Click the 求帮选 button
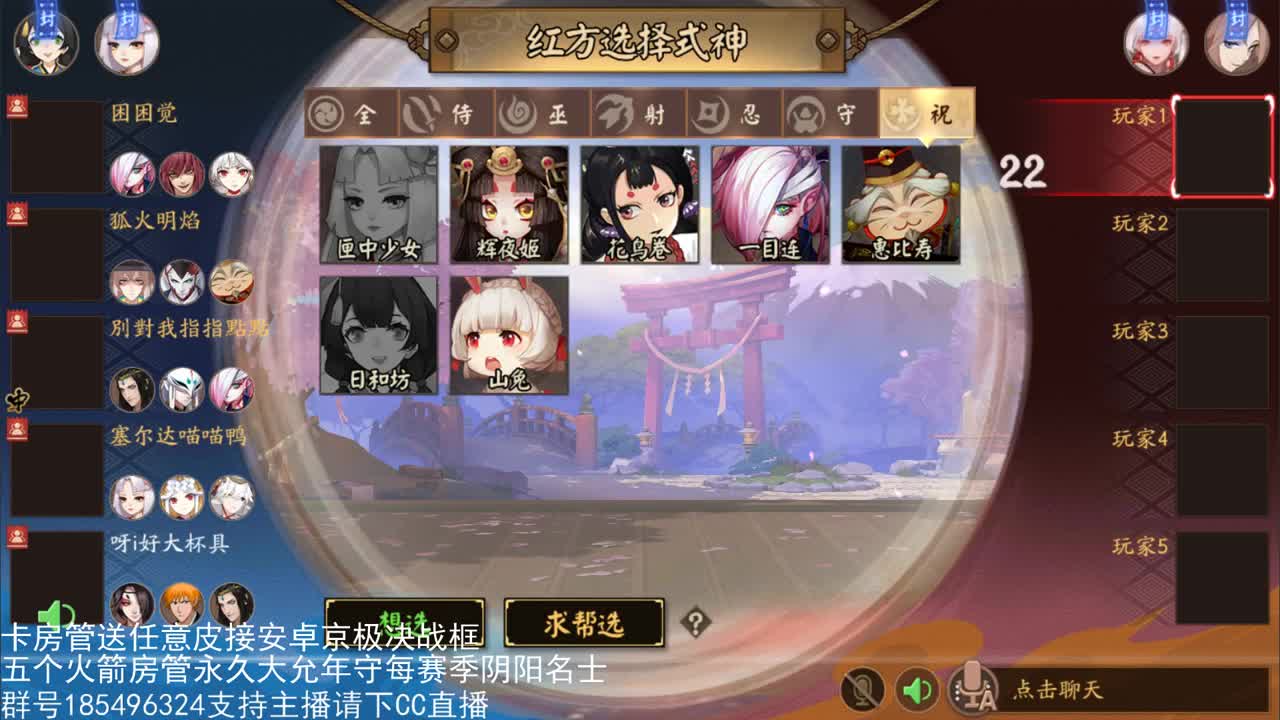The height and width of the screenshot is (720, 1280). coord(586,621)
